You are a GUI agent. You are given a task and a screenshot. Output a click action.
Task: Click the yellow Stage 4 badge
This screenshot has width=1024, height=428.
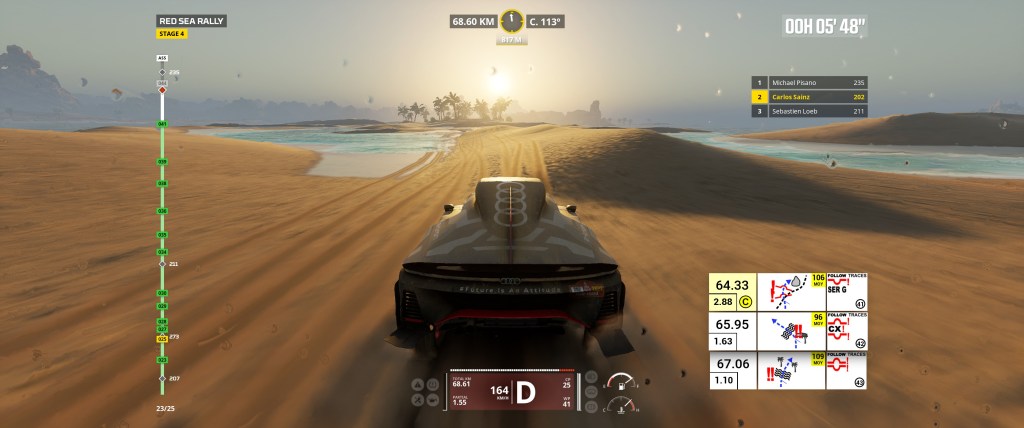[172, 34]
